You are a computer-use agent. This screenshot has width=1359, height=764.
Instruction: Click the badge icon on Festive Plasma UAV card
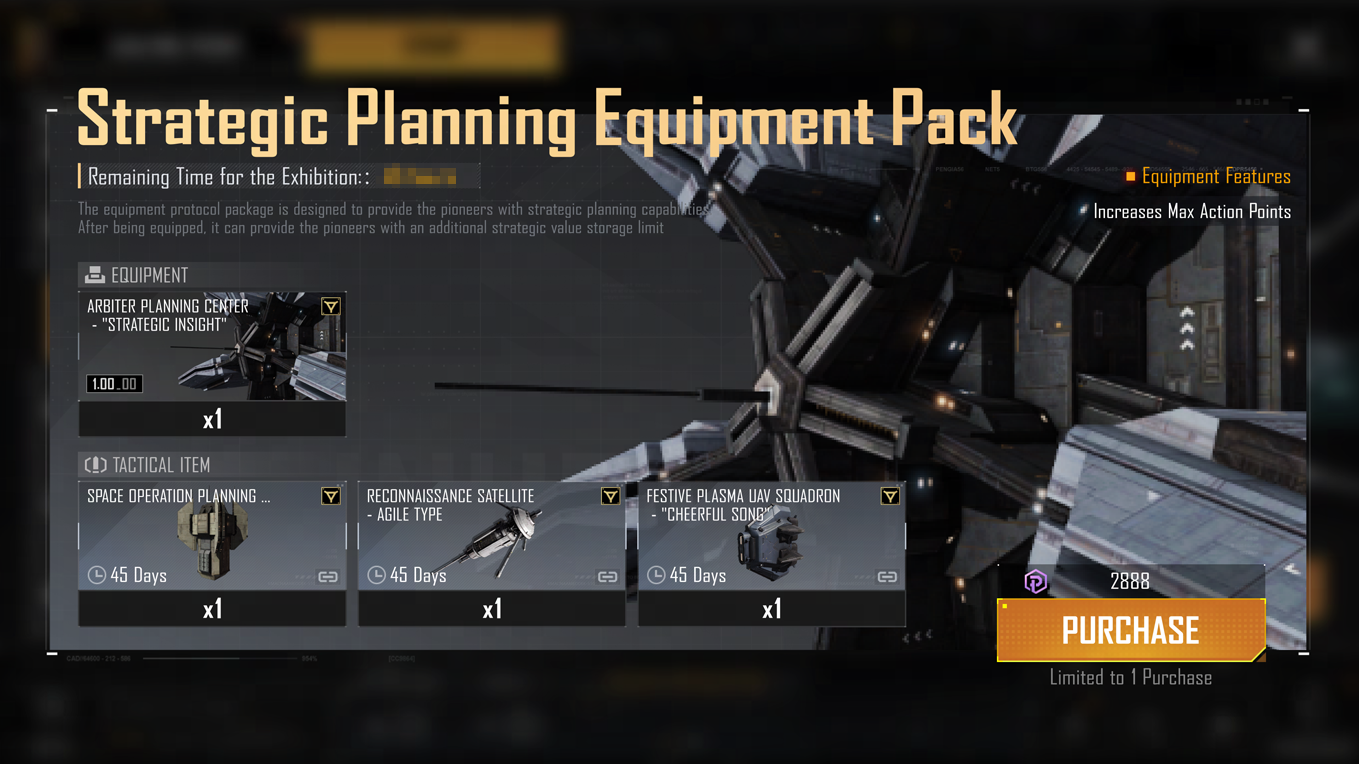(x=889, y=497)
